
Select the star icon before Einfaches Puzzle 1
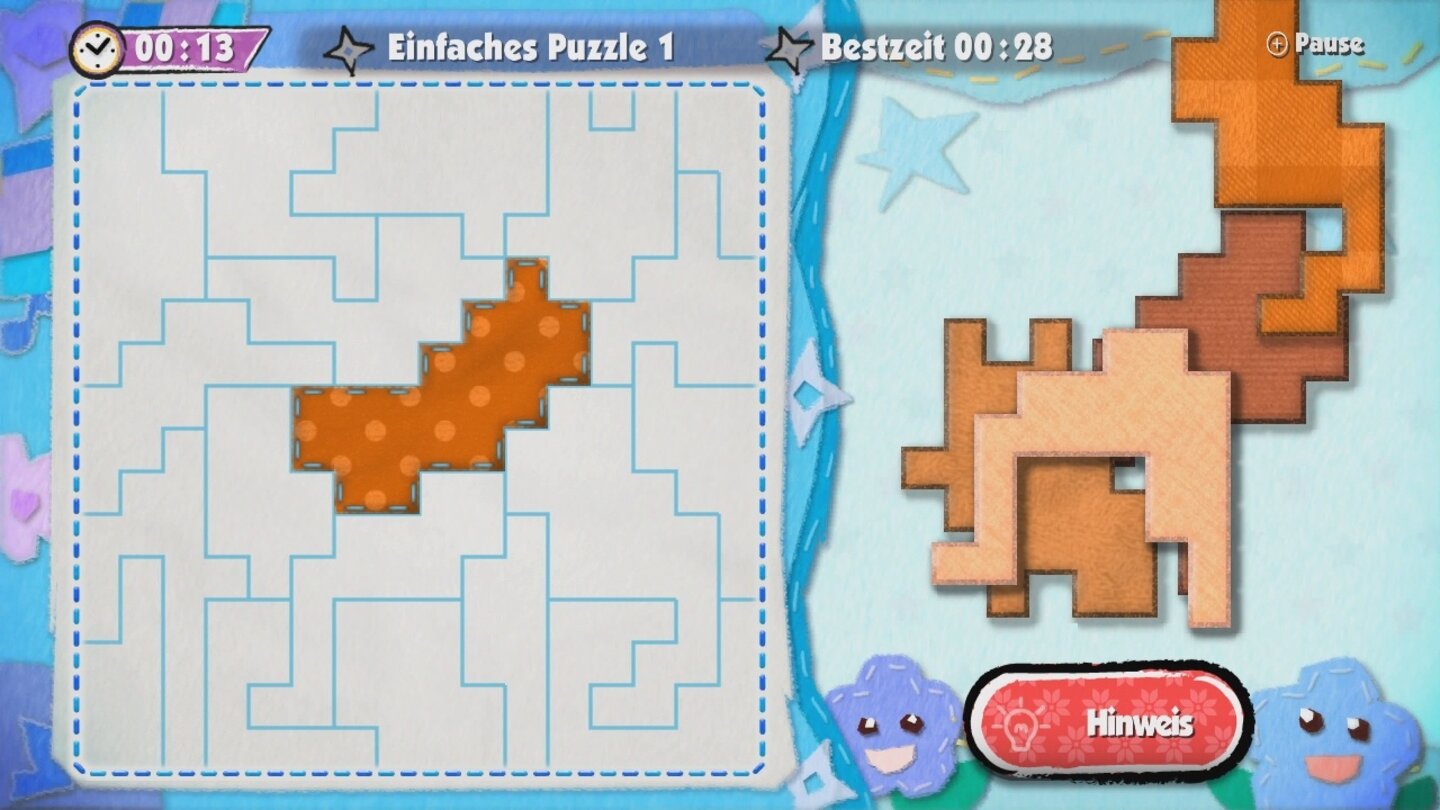pyautogui.click(x=349, y=44)
